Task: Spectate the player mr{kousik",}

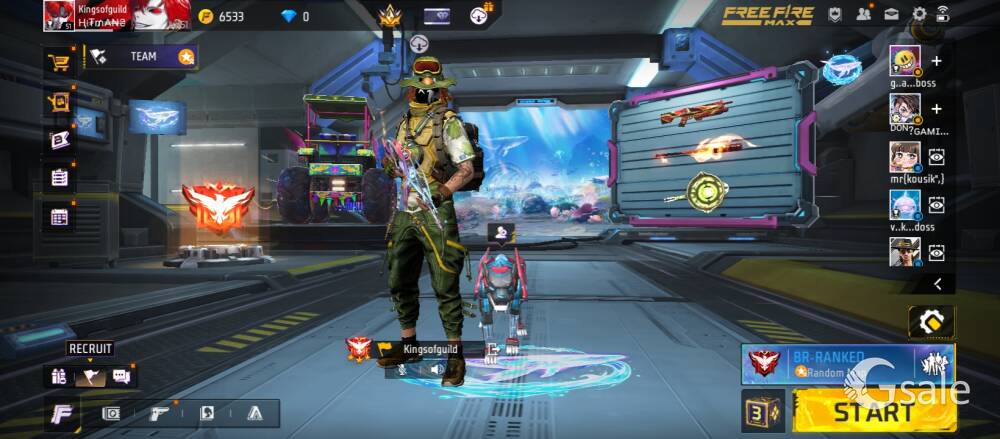Action: click(936, 156)
